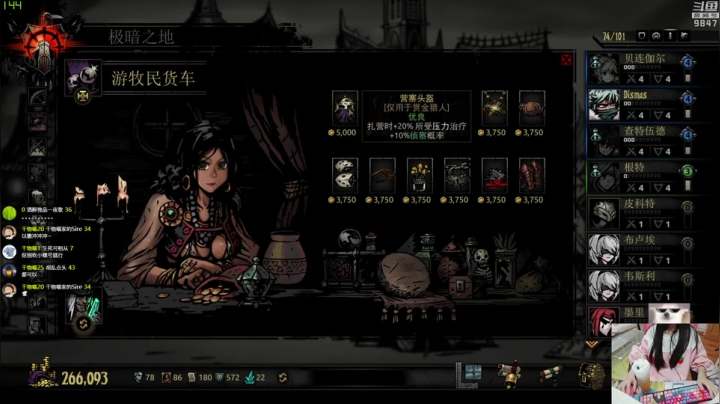The image size is (720, 404).
Task: Select the orange shell trinket priced 3,750
Action: 531,108
